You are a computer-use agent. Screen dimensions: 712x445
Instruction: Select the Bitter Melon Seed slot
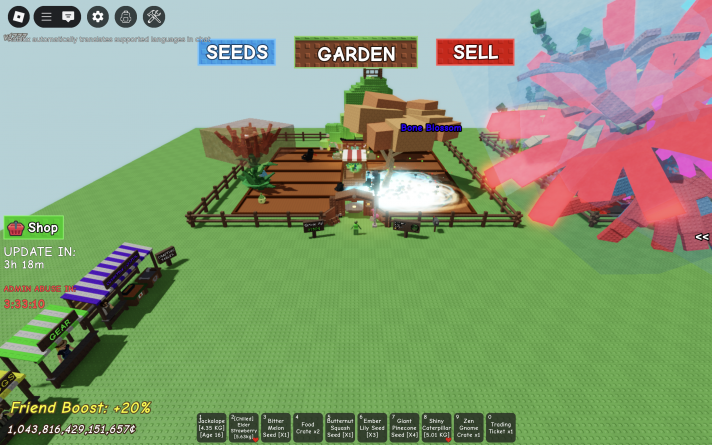(276, 428)
